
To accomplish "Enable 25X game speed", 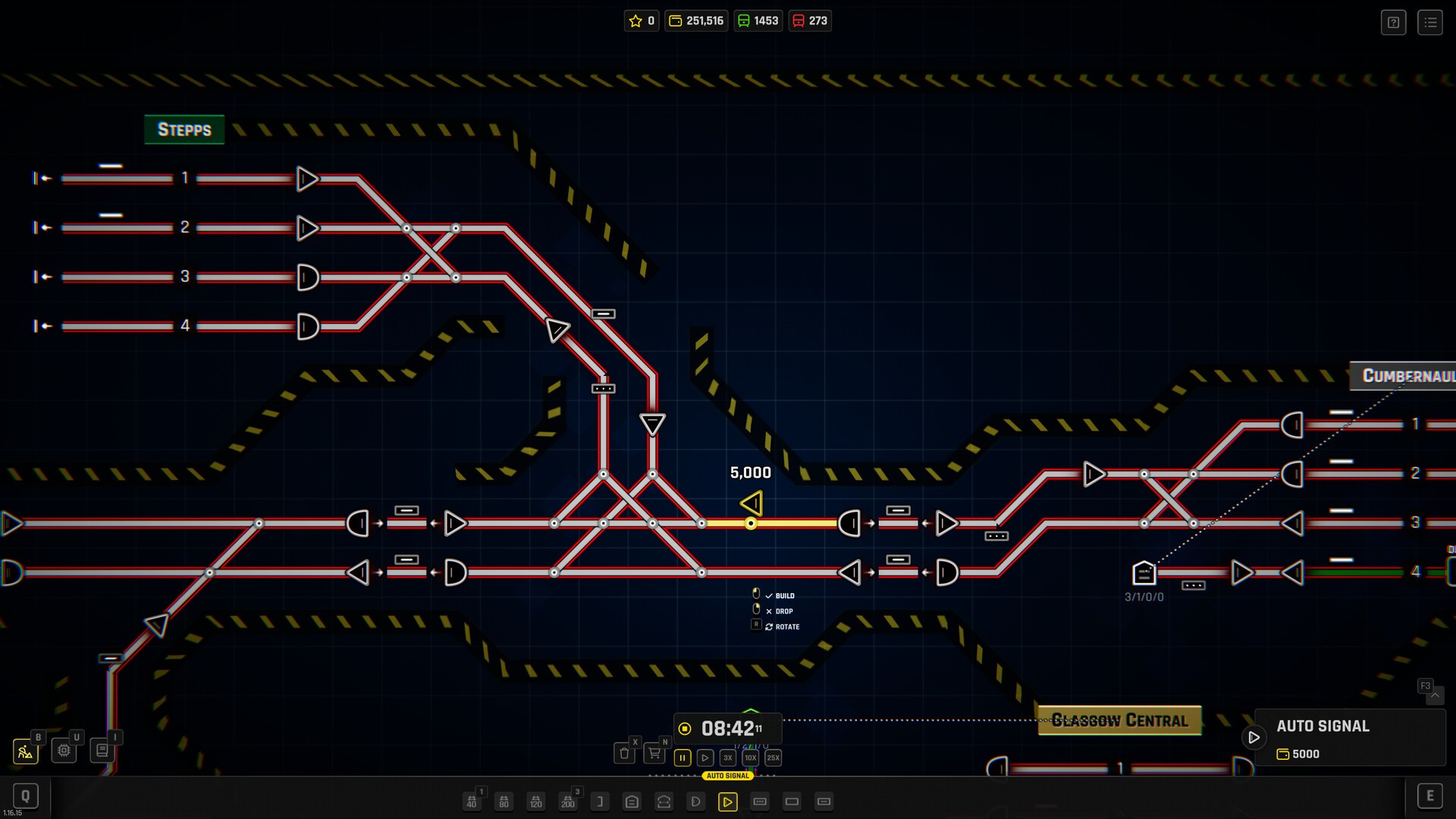I will point(773,758).
